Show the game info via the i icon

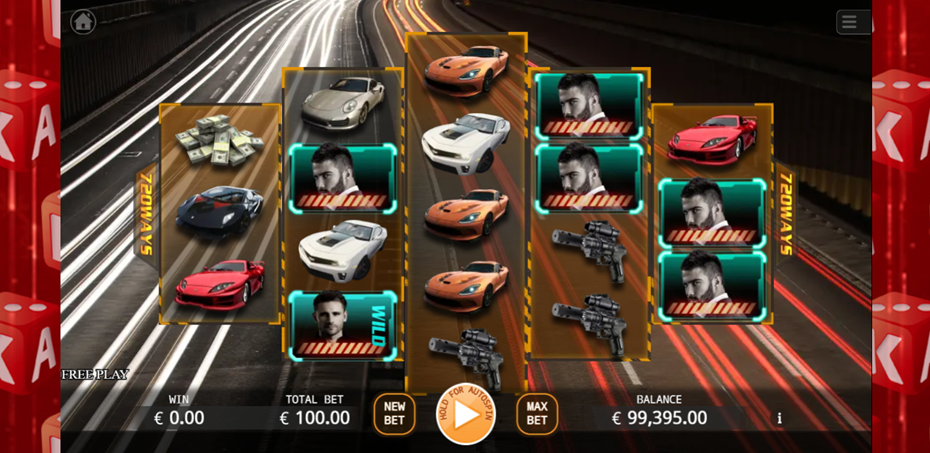pos(780,418)
